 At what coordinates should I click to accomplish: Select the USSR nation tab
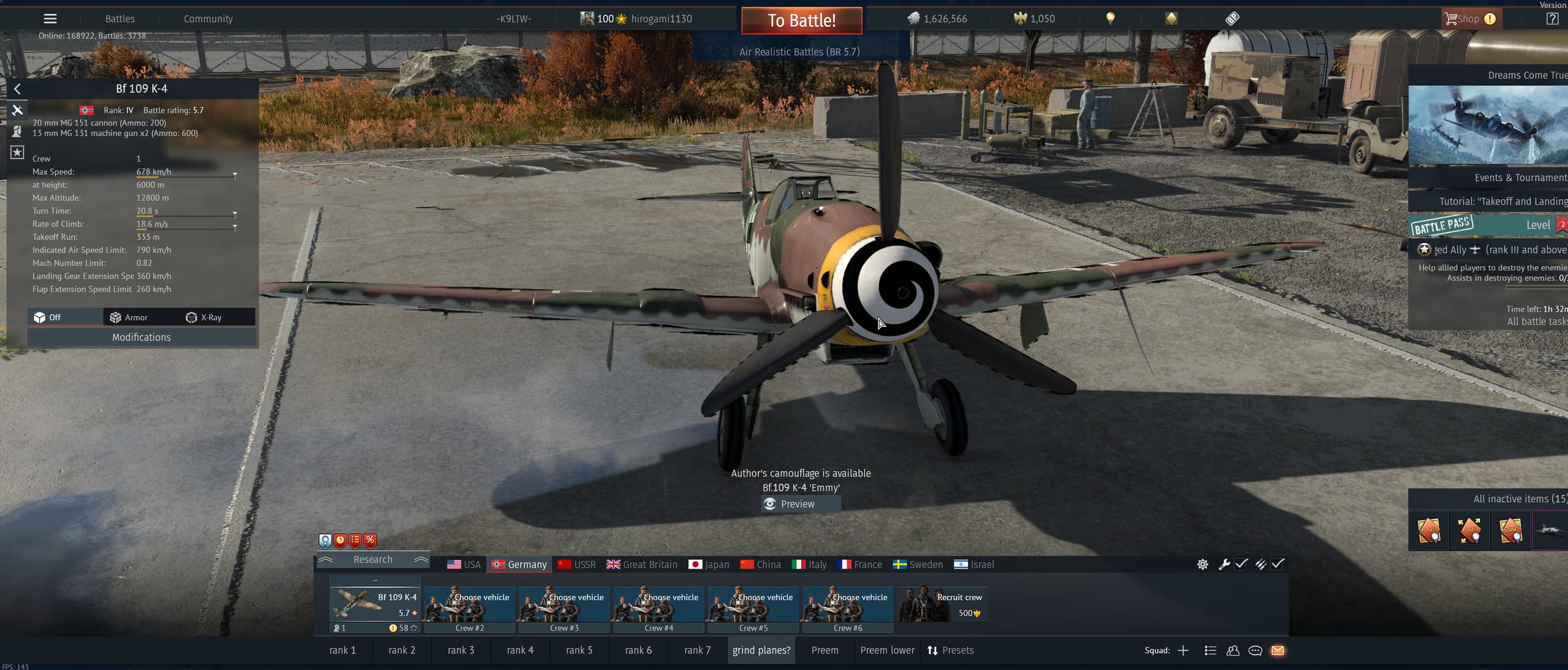tap(577, 565)
